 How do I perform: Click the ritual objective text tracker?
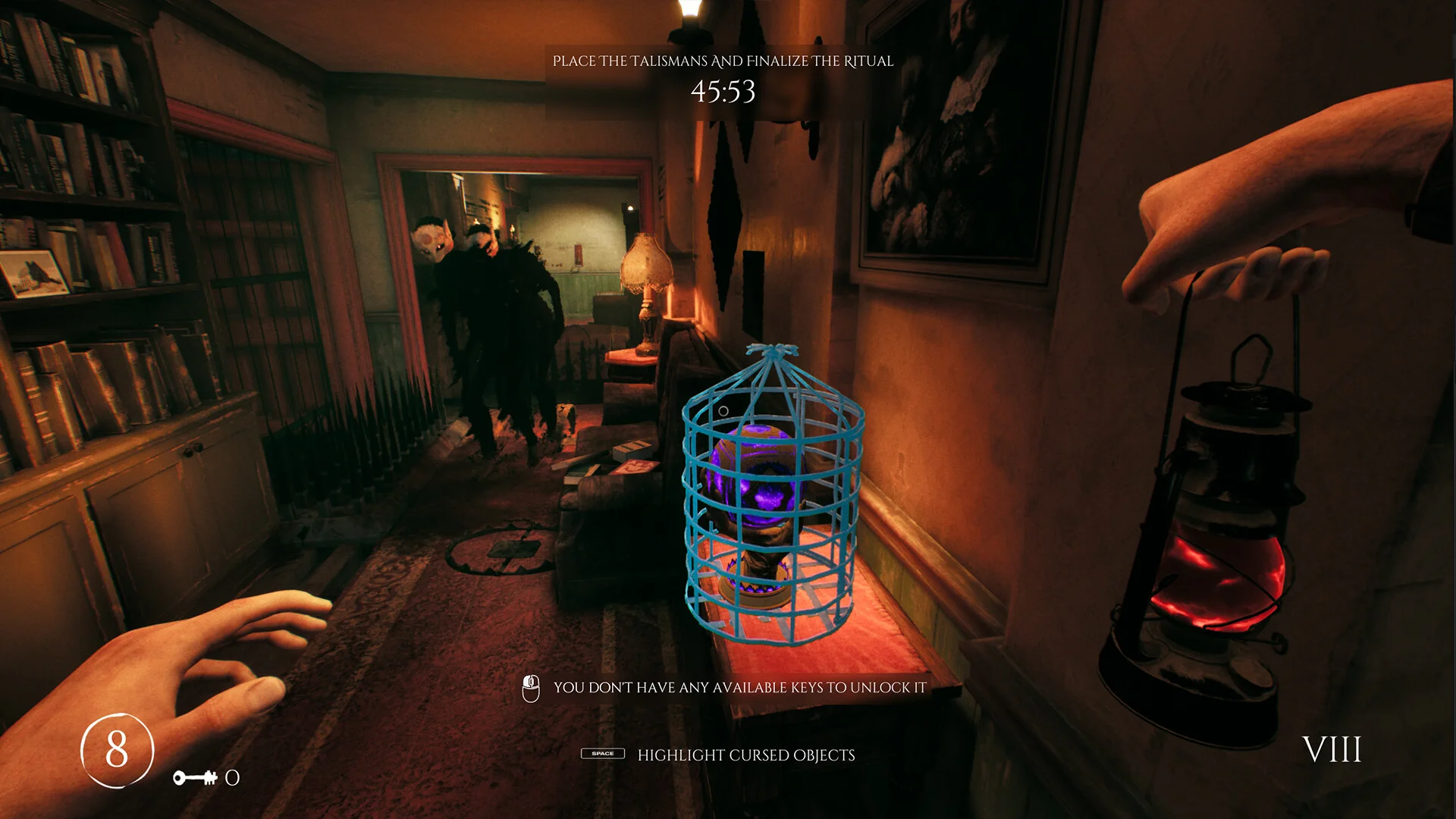coord(723,61)
